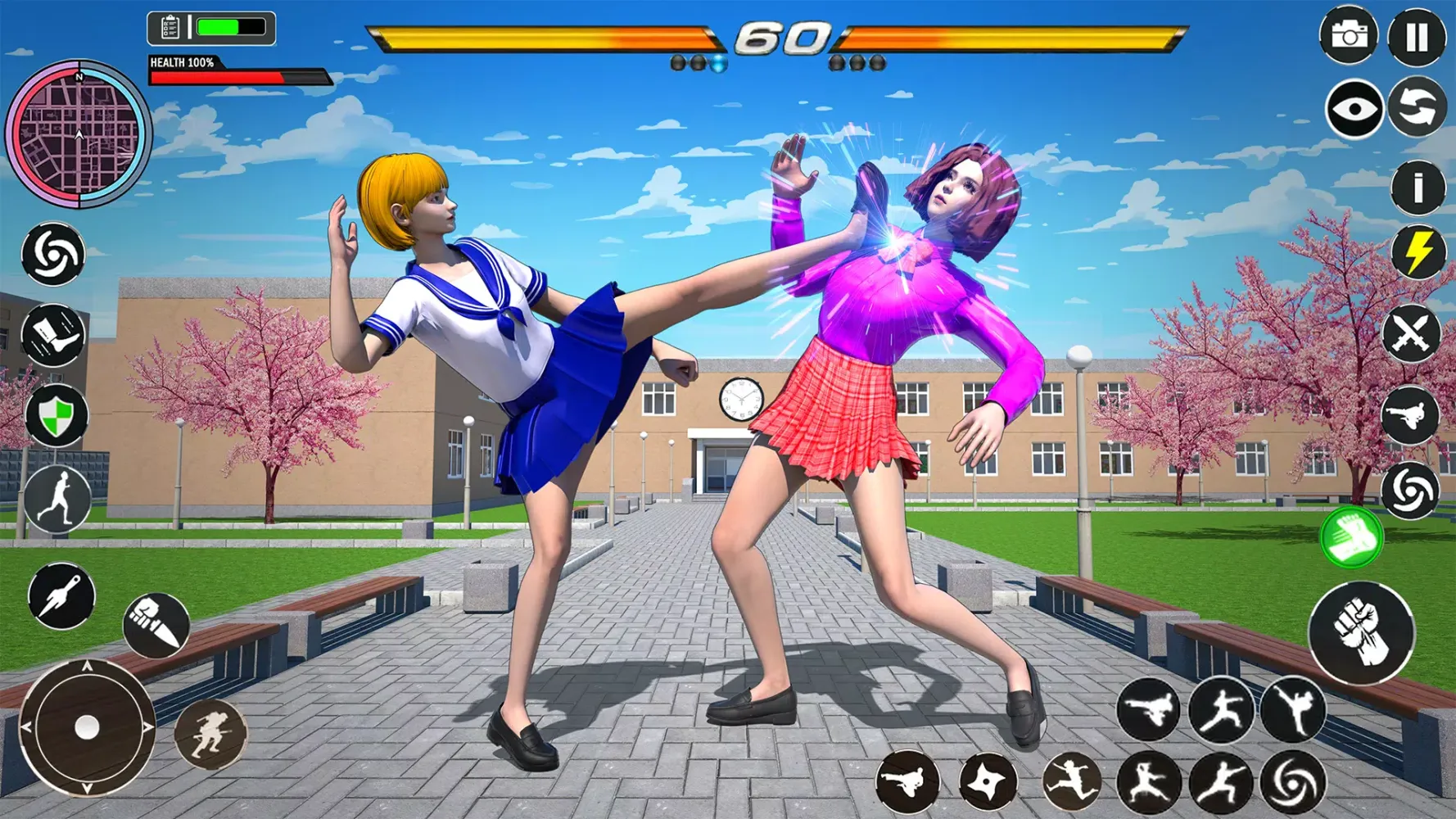Perform the high kick move

[1292, 711]
